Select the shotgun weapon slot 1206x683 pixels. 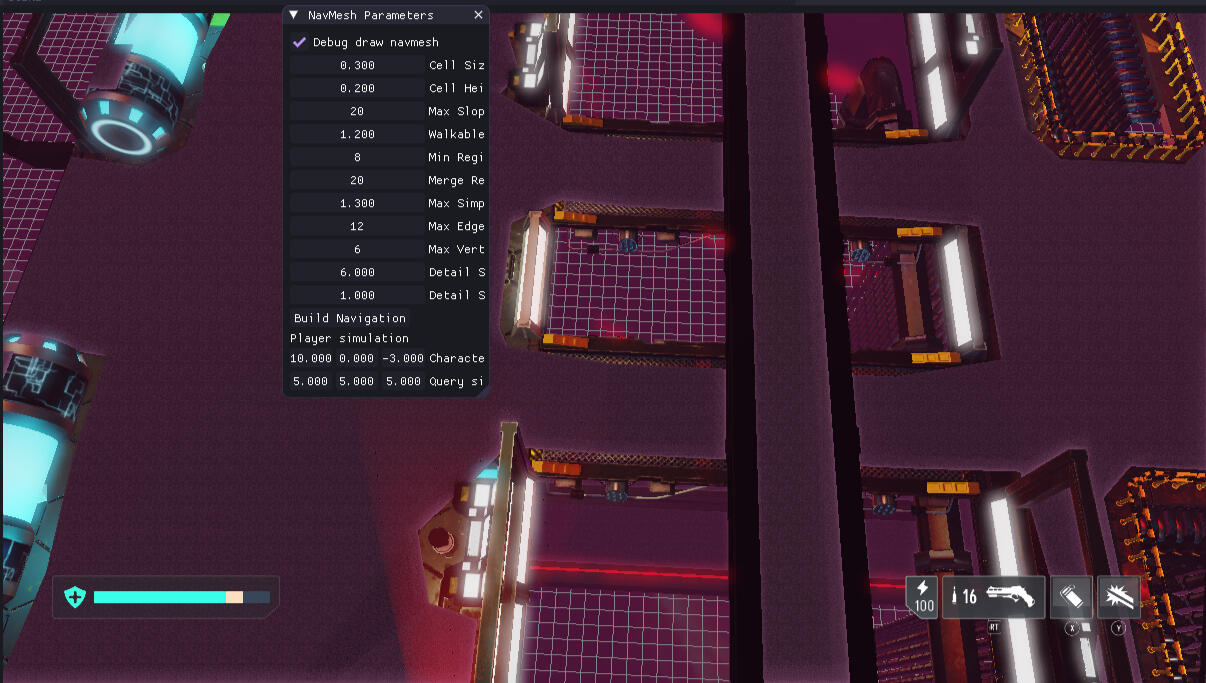tap(993, 597)
